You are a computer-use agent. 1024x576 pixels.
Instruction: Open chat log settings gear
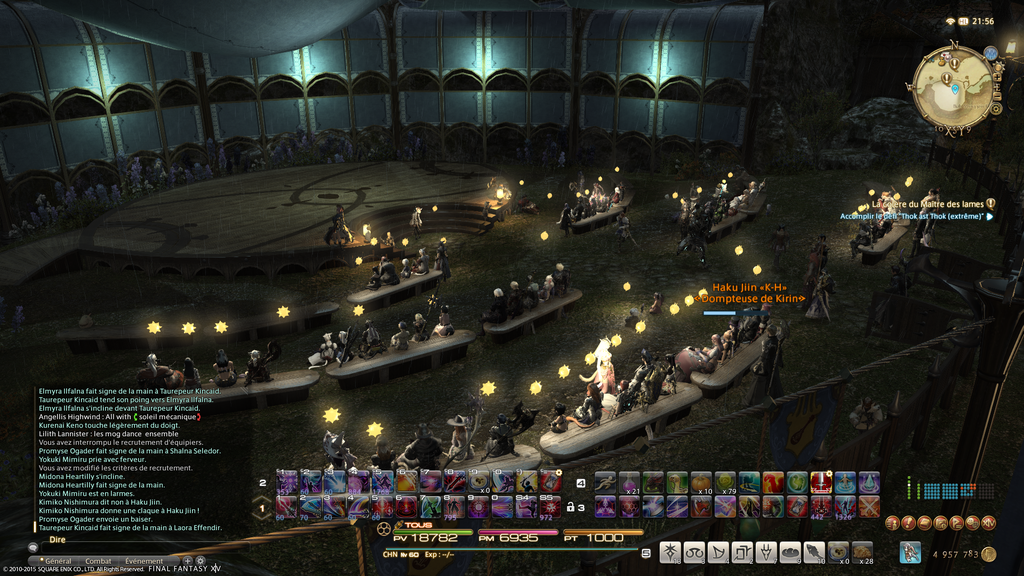200,561
